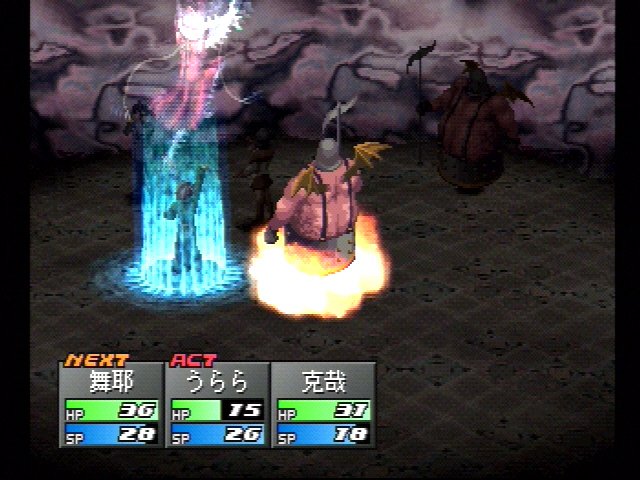Click the 克哉 character status panel

point(324,404)
